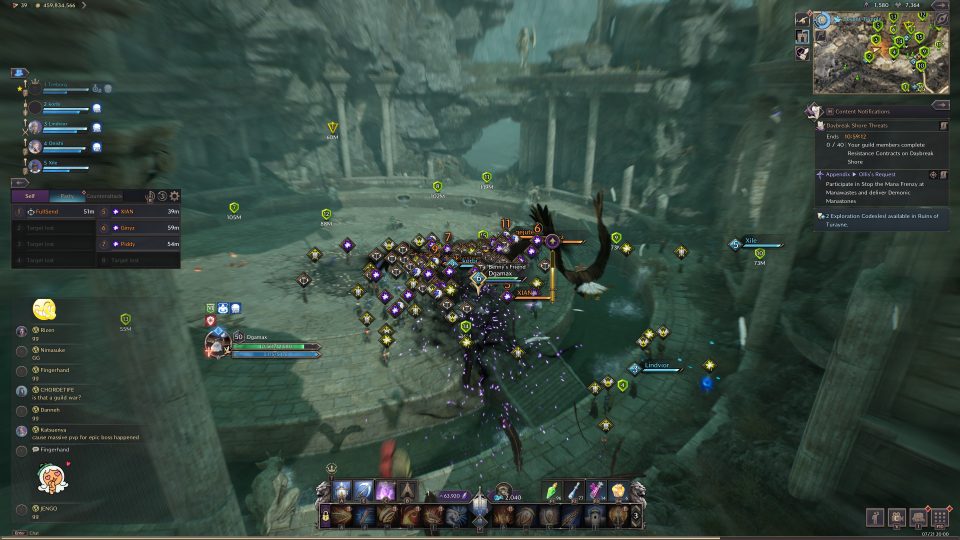Viewport: 960px width, 540px height.
Task: Use the pink potion quick slot
Action: pyautogui.click(x=597, y=490)
